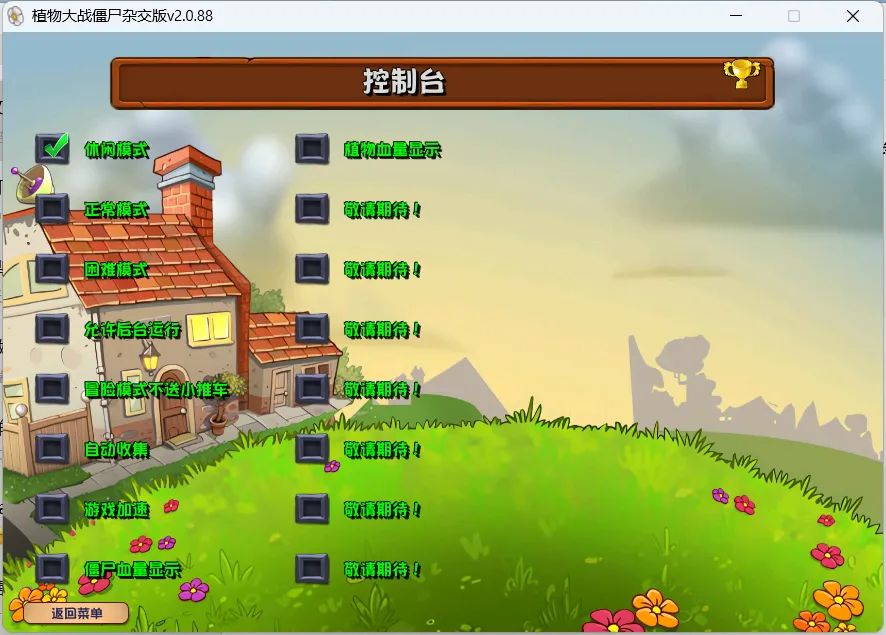Toggle 僵尸血量显示 checkbox
This screenshot has height=635, width=886.
53,569
